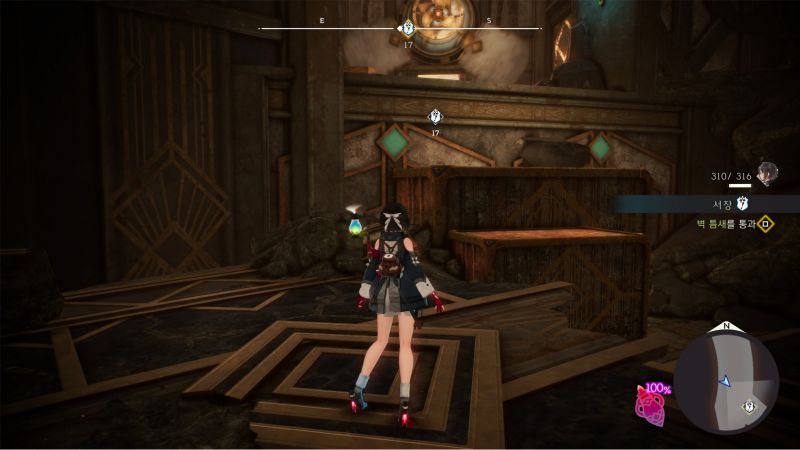The image size is (800, 450).
Task: Select the pink 100% gauge icon
Action: tap(653, 405)
